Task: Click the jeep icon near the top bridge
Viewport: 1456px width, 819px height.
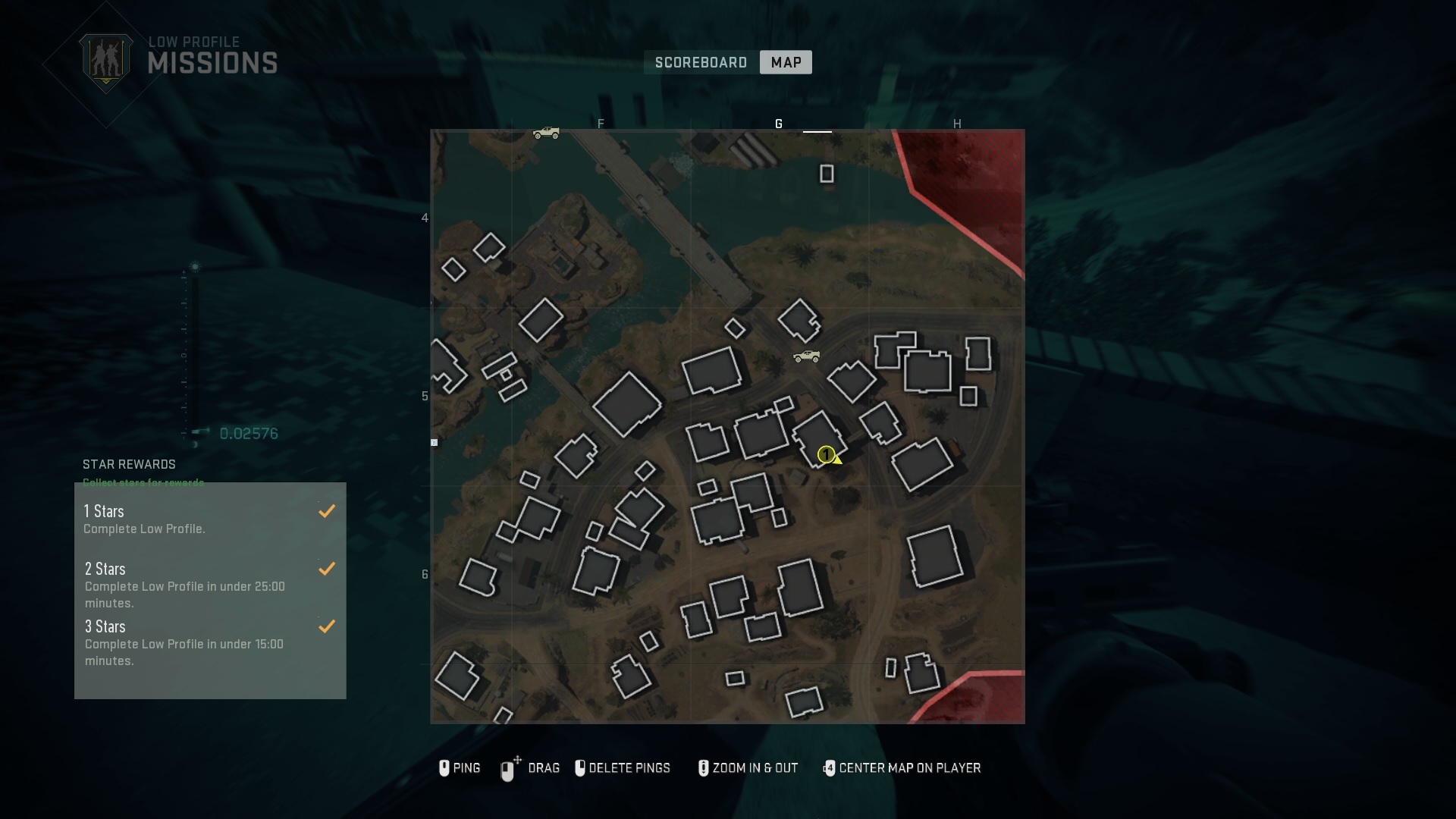Action: click(548, 133)
